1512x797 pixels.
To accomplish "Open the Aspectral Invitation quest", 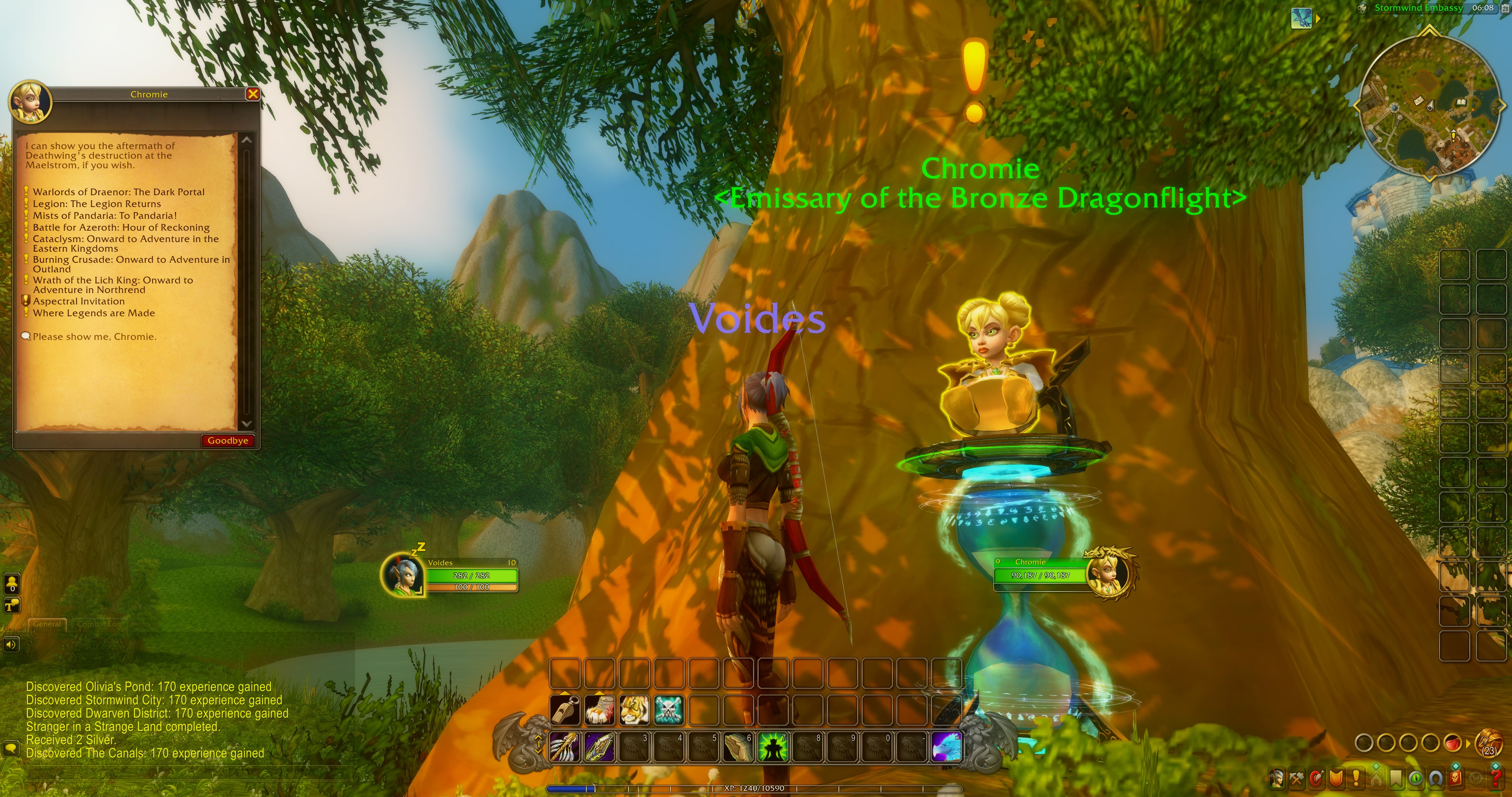I will click(79, 301).
